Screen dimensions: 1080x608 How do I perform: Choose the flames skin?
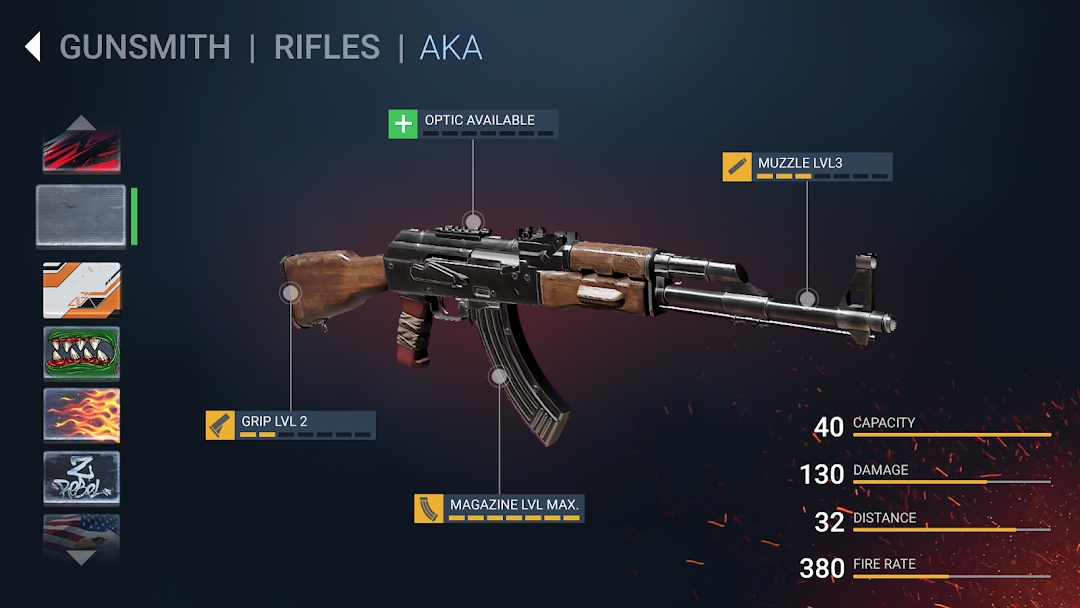[81, 414]
